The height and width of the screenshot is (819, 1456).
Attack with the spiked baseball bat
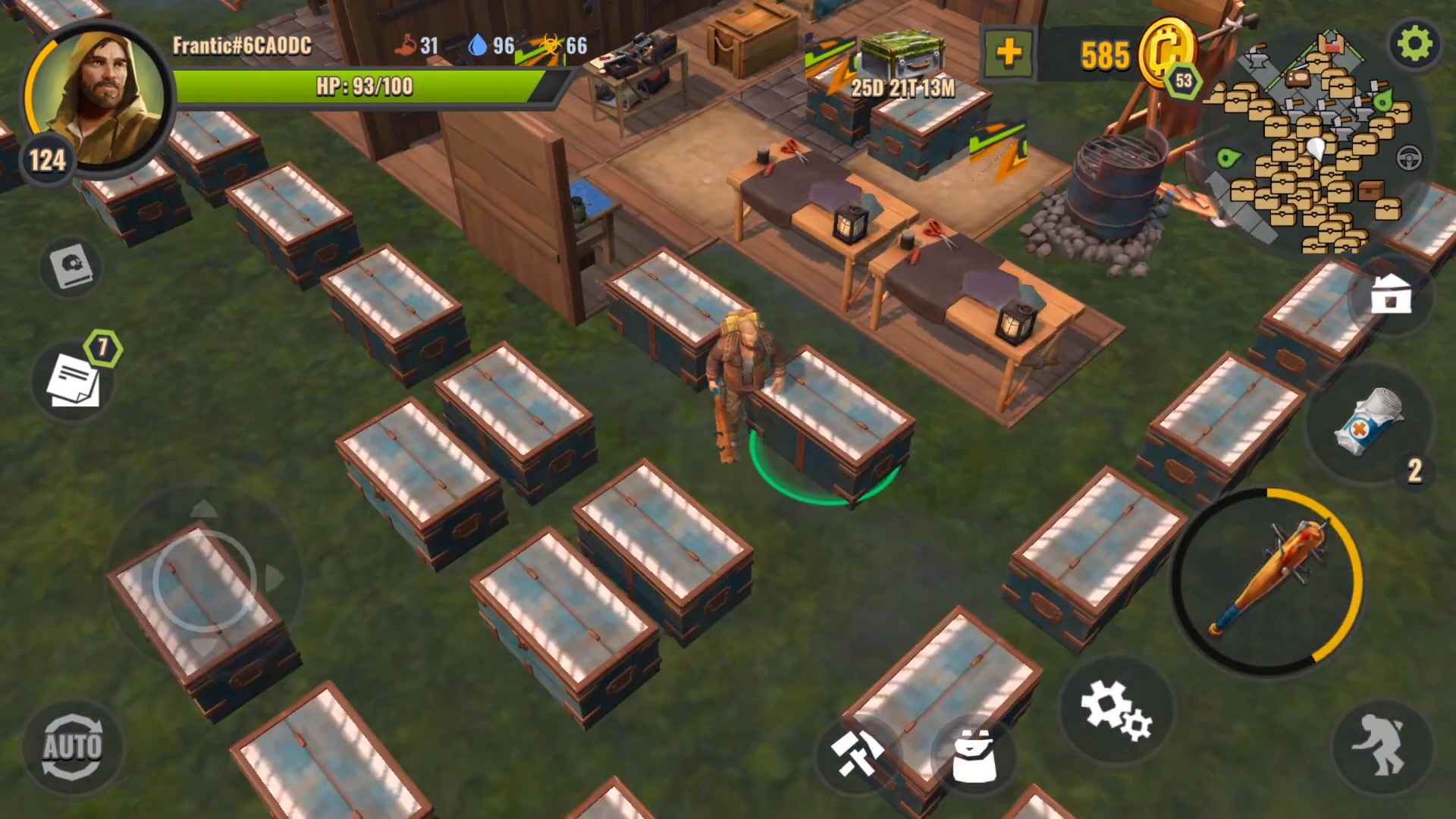(1267, 581)
